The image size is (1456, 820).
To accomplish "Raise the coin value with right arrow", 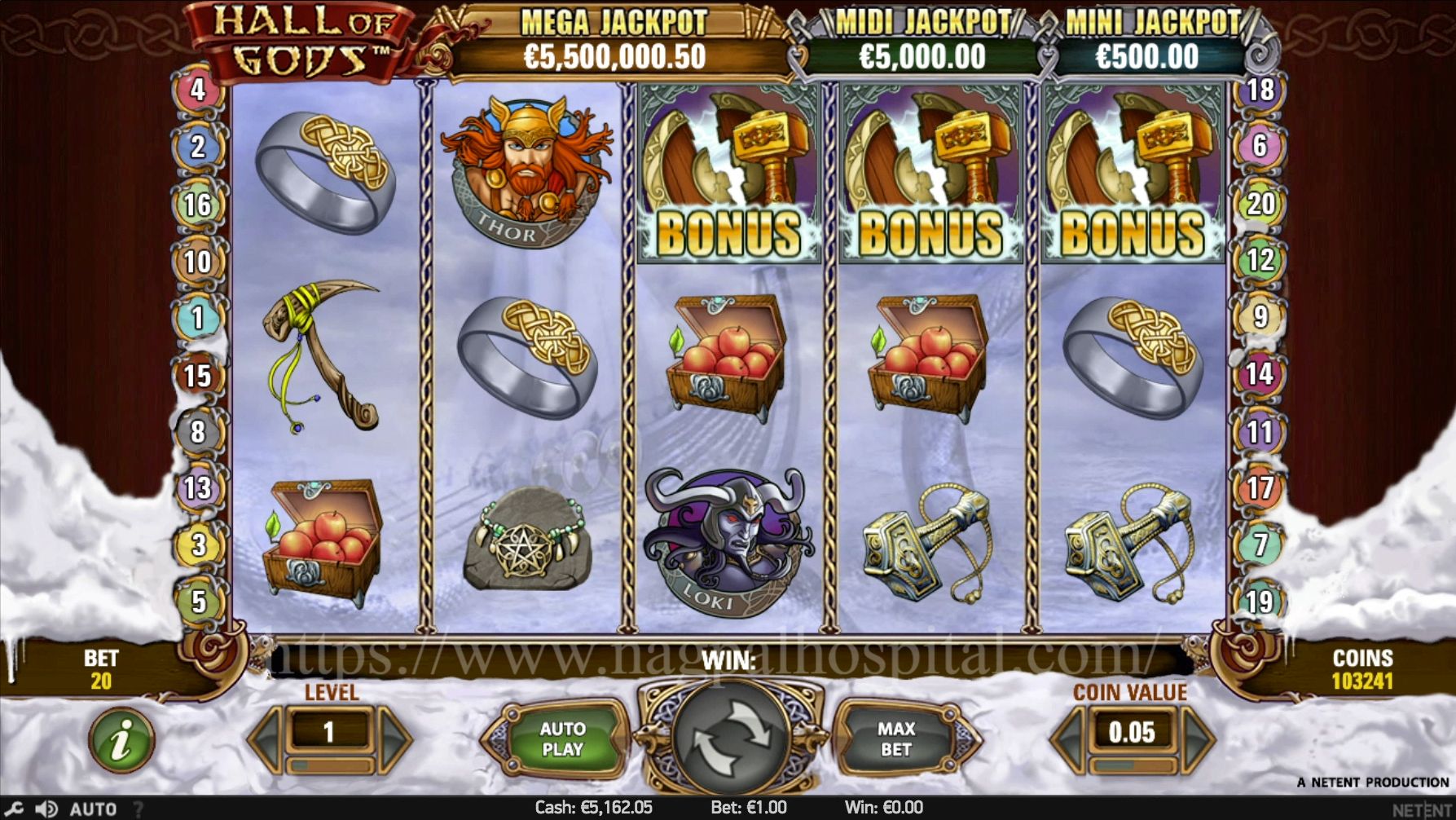I will click(1196, 738).
